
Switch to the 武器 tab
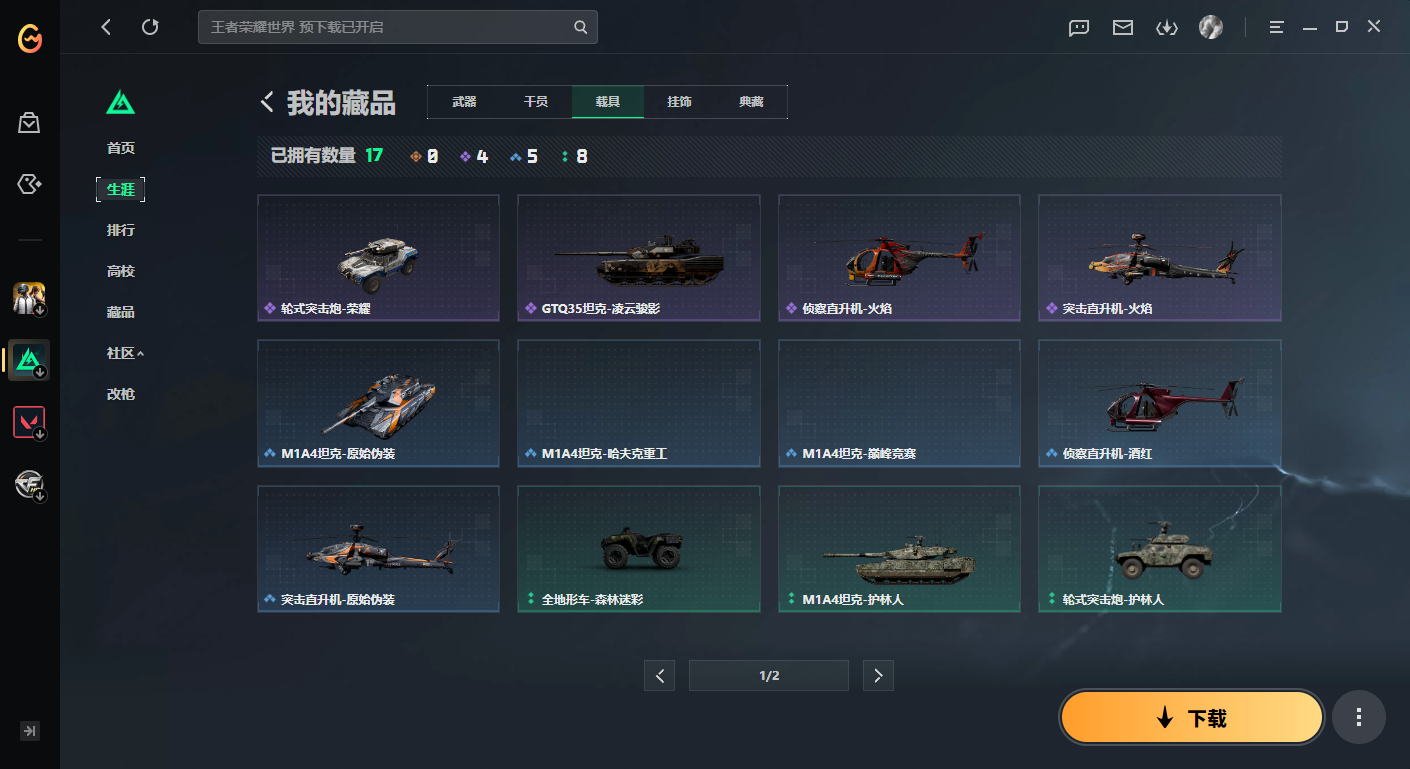tap(464, 101)
